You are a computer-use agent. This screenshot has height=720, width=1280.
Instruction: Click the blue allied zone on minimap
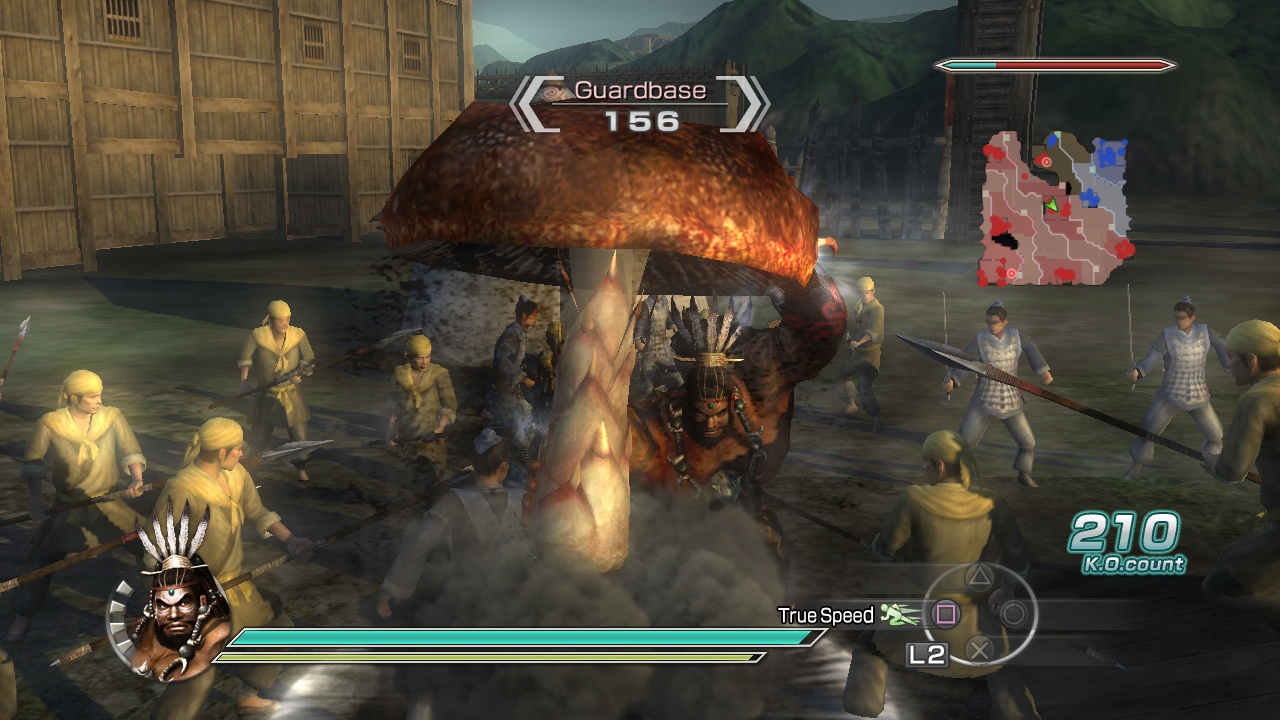[x=1110, y=156]
